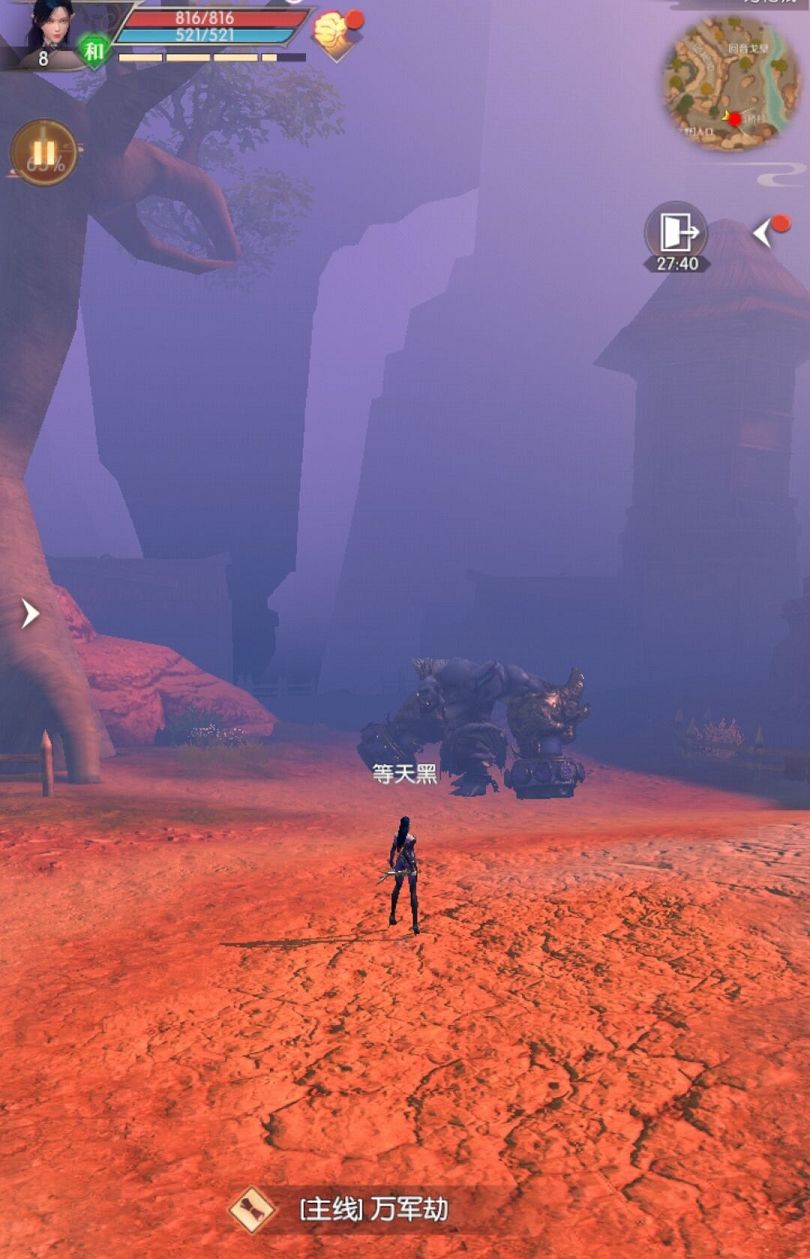Toggle the round pause button showing 65%
The image size is (810, 1259).
pyautogui.click(x=44, y=153)
